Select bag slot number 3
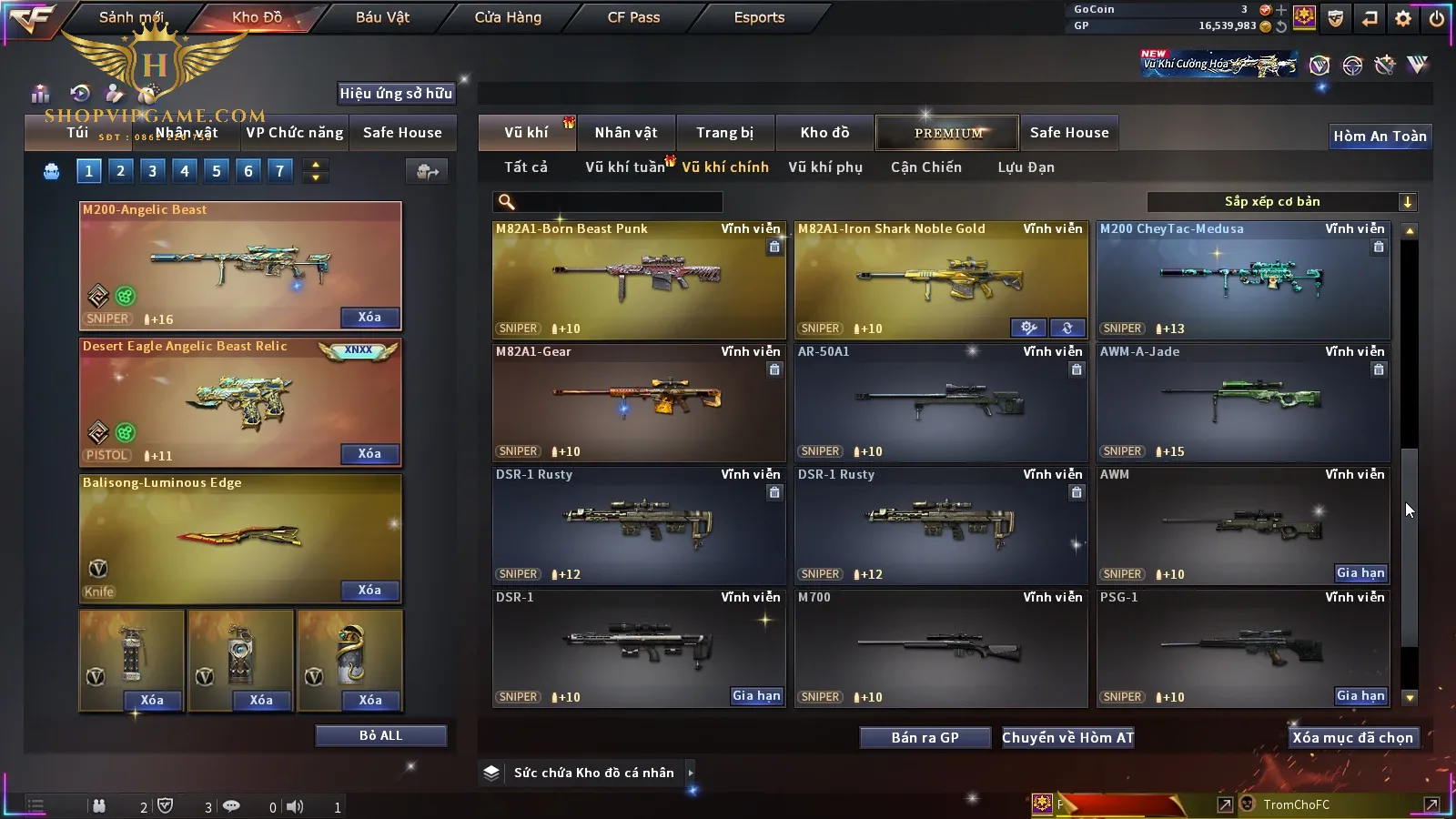 pyautogui.click(x=152, y=171)
